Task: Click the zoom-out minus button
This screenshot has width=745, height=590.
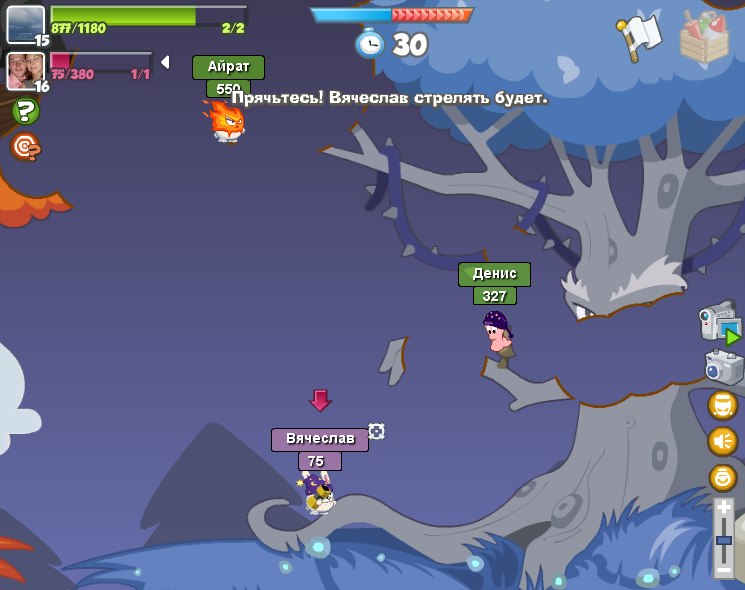Action: coord(724,570)
